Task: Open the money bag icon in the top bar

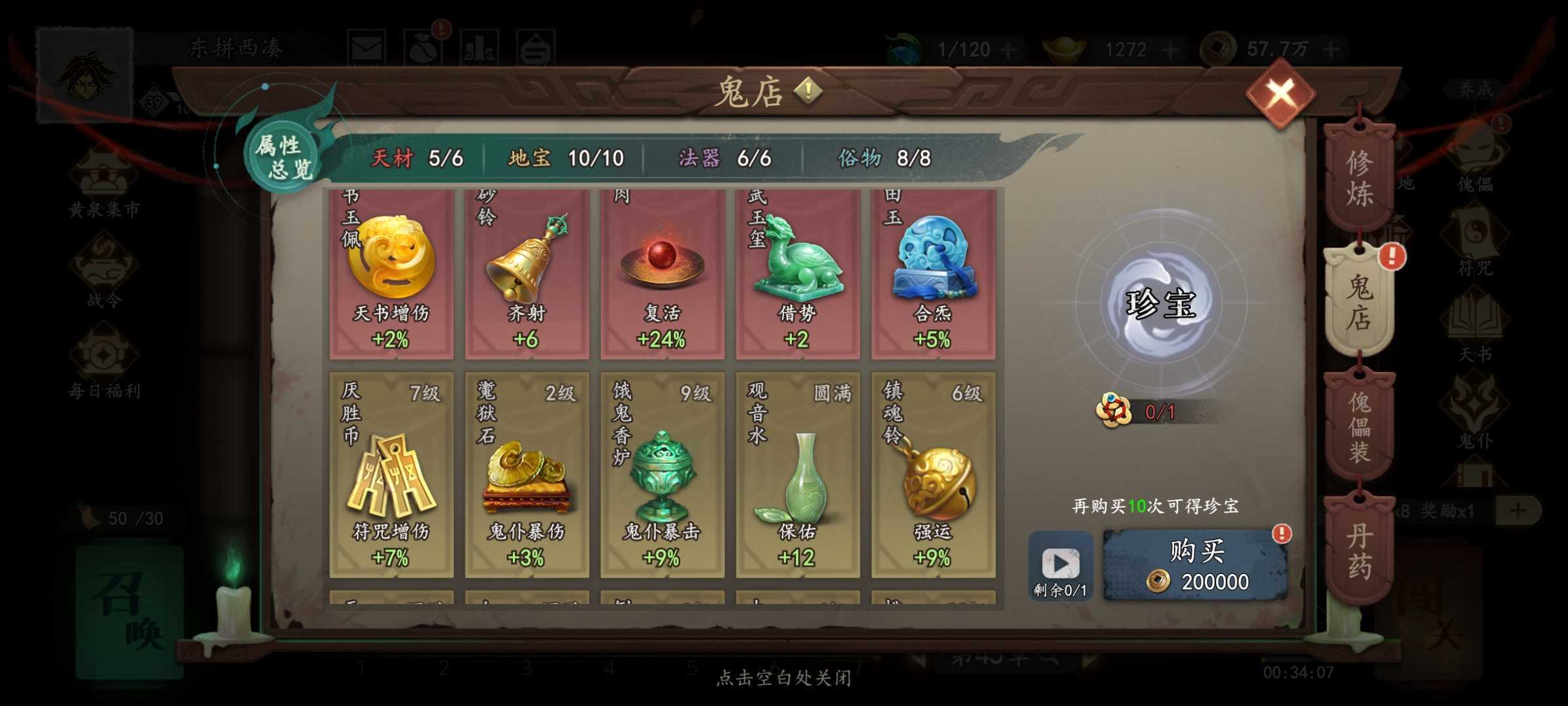Action: click(423, 46)
